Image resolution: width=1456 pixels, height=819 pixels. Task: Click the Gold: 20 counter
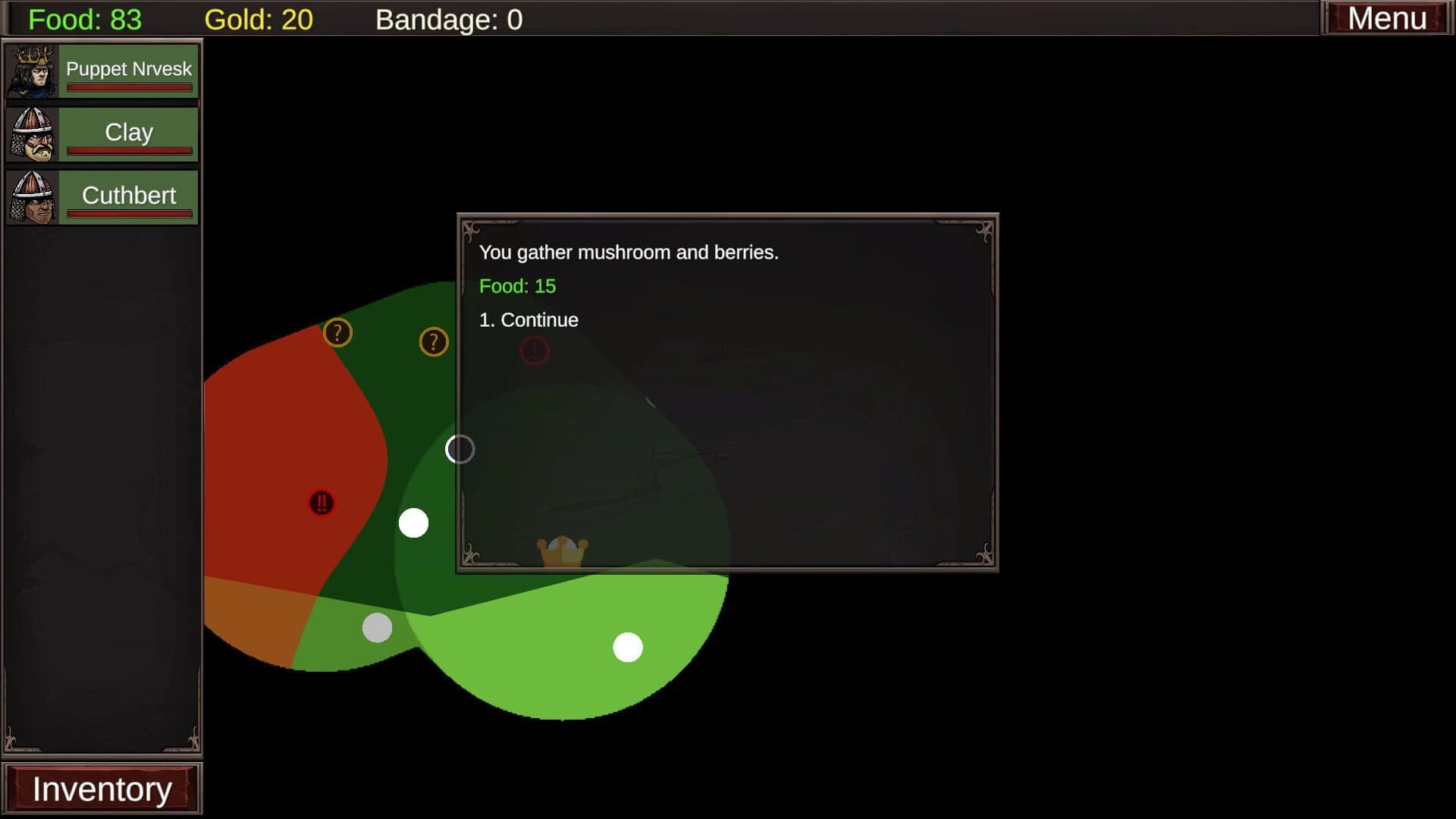coord(258,19)
